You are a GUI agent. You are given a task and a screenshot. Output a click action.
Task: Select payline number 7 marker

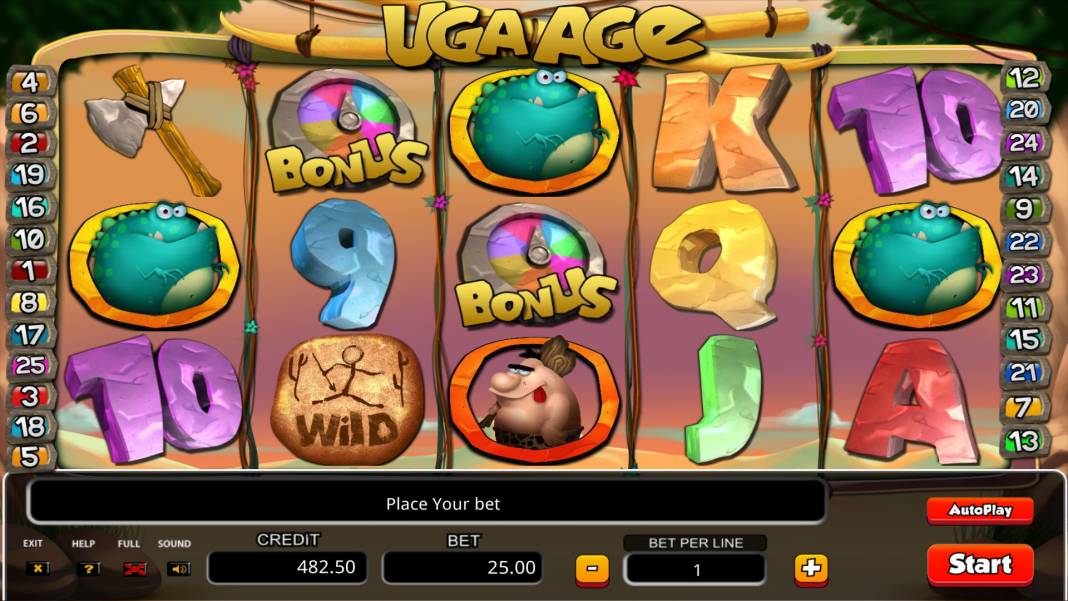tap(1024, 406)
